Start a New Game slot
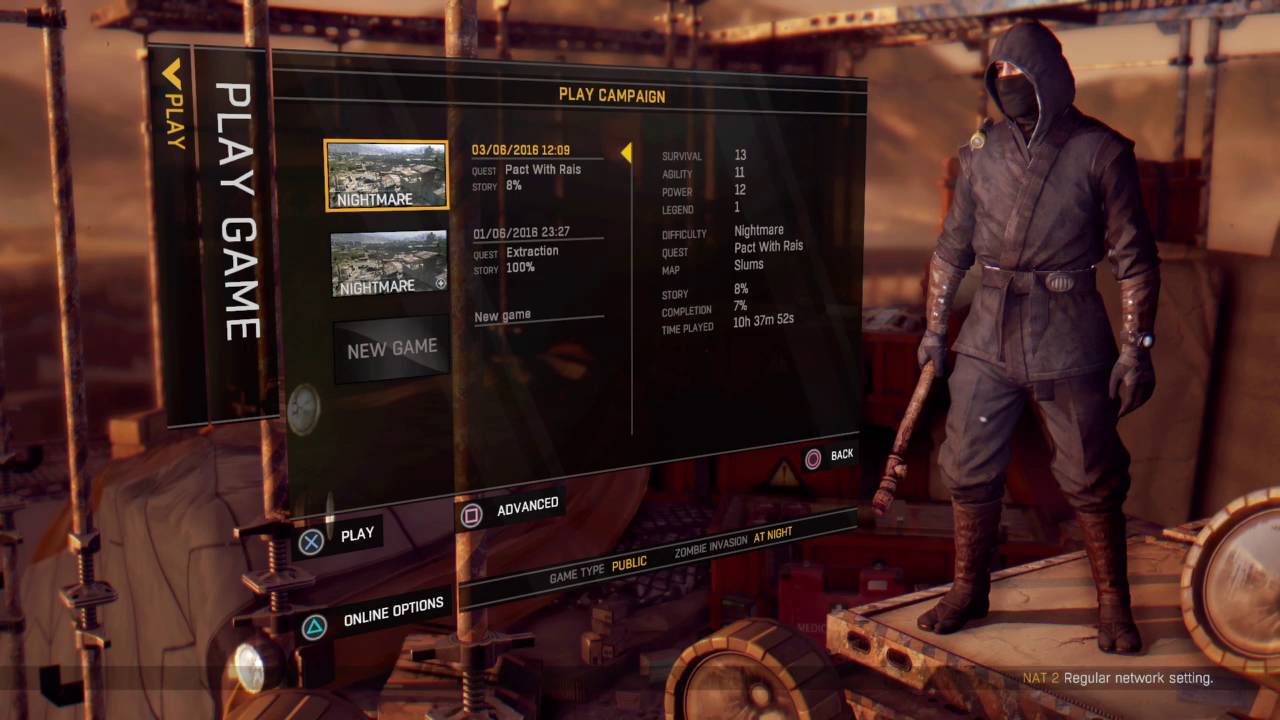 tap(391, 350)
